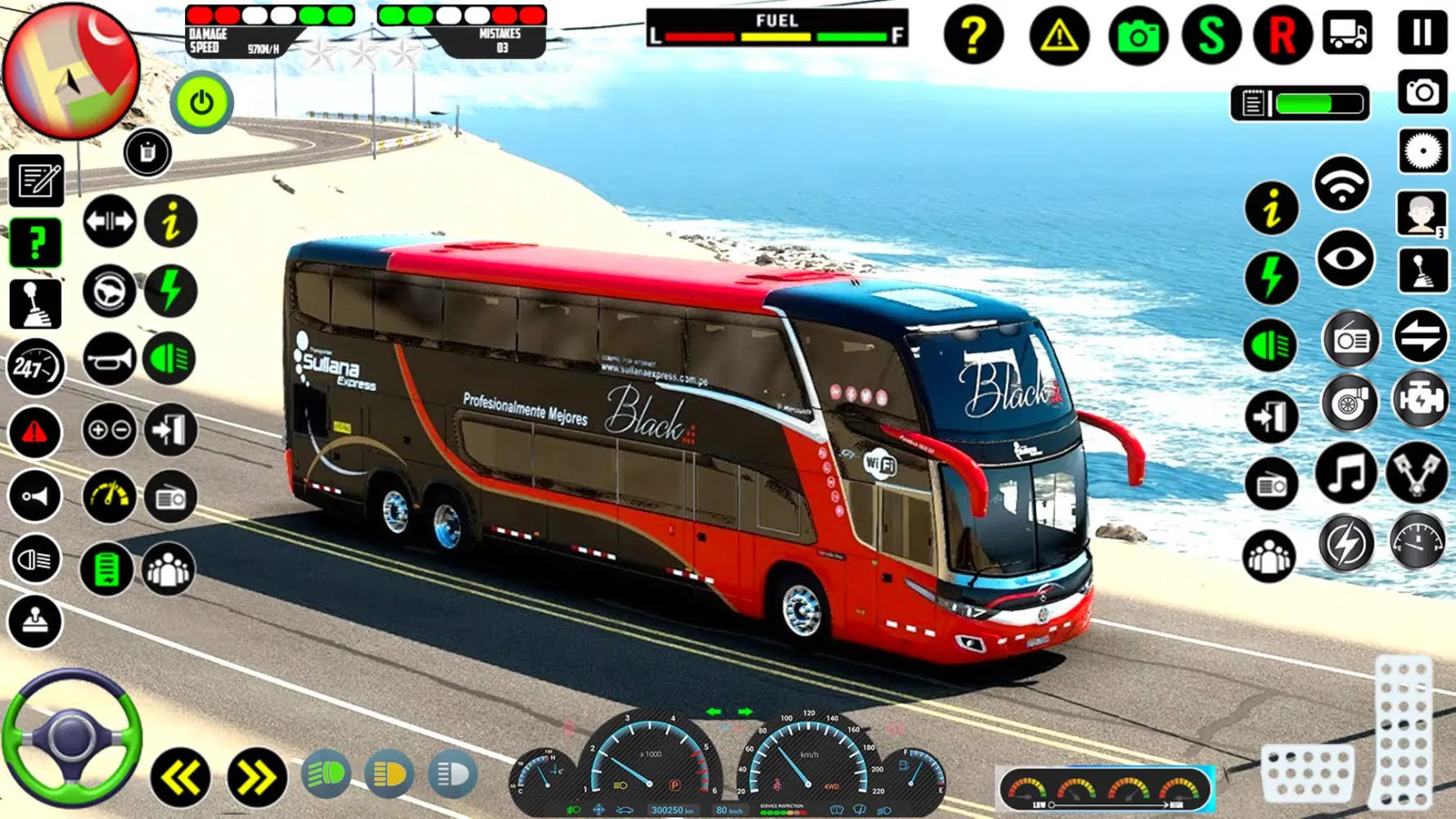Tap the 24/7 round icon
The image size is (1456, 819).
(x=35, y=368)
